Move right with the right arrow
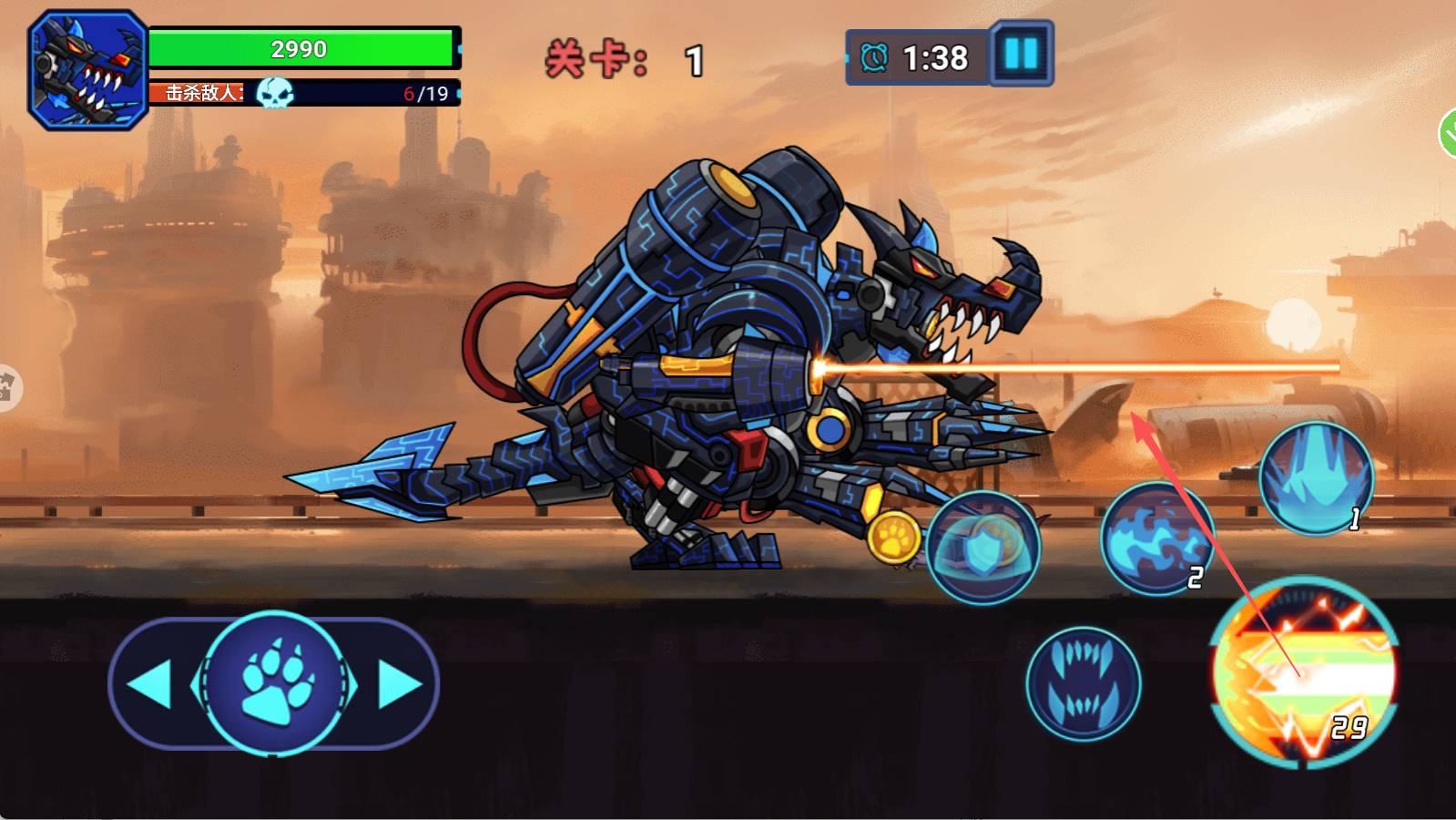This screenshot has height=820, width=1456. [x=399, y=683]
